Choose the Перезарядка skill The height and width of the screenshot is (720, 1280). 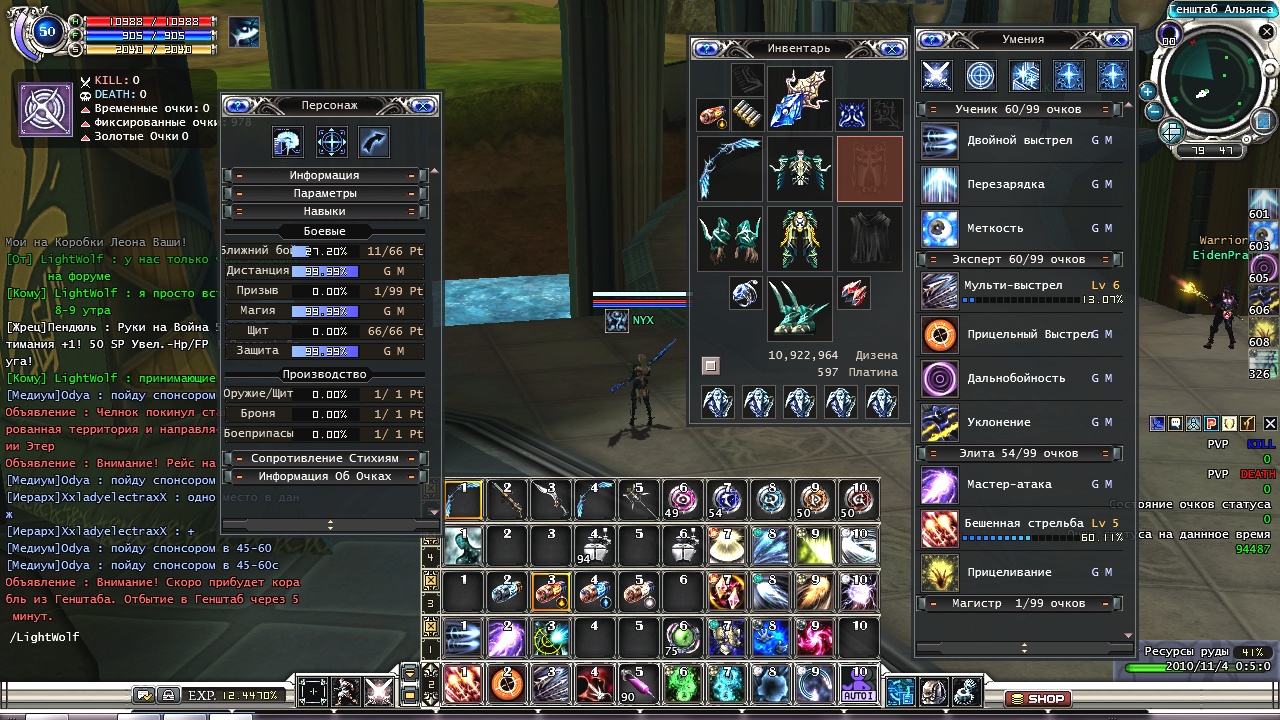click(940, 185)
